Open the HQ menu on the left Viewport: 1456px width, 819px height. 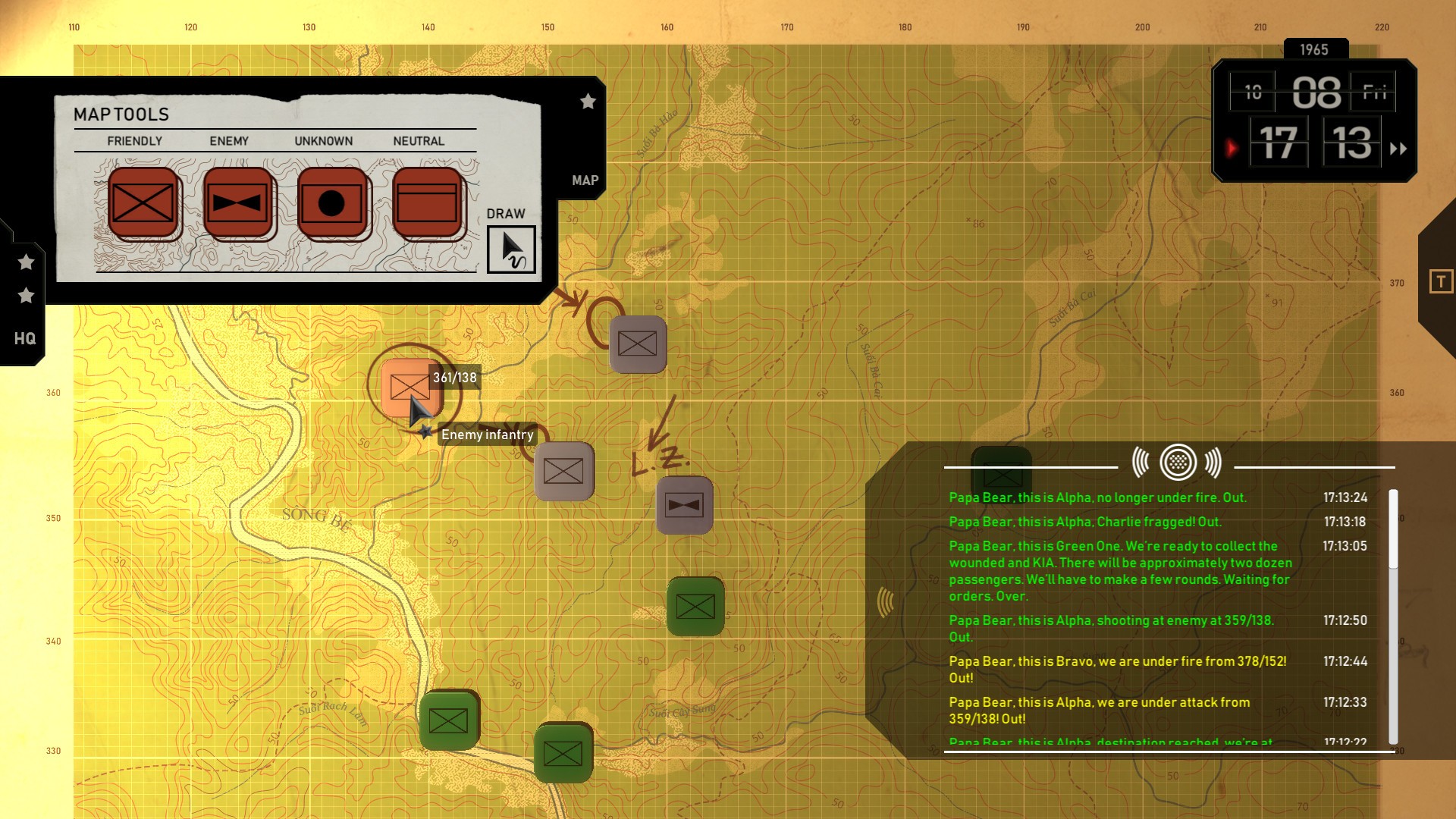click(x=25, y=339)
